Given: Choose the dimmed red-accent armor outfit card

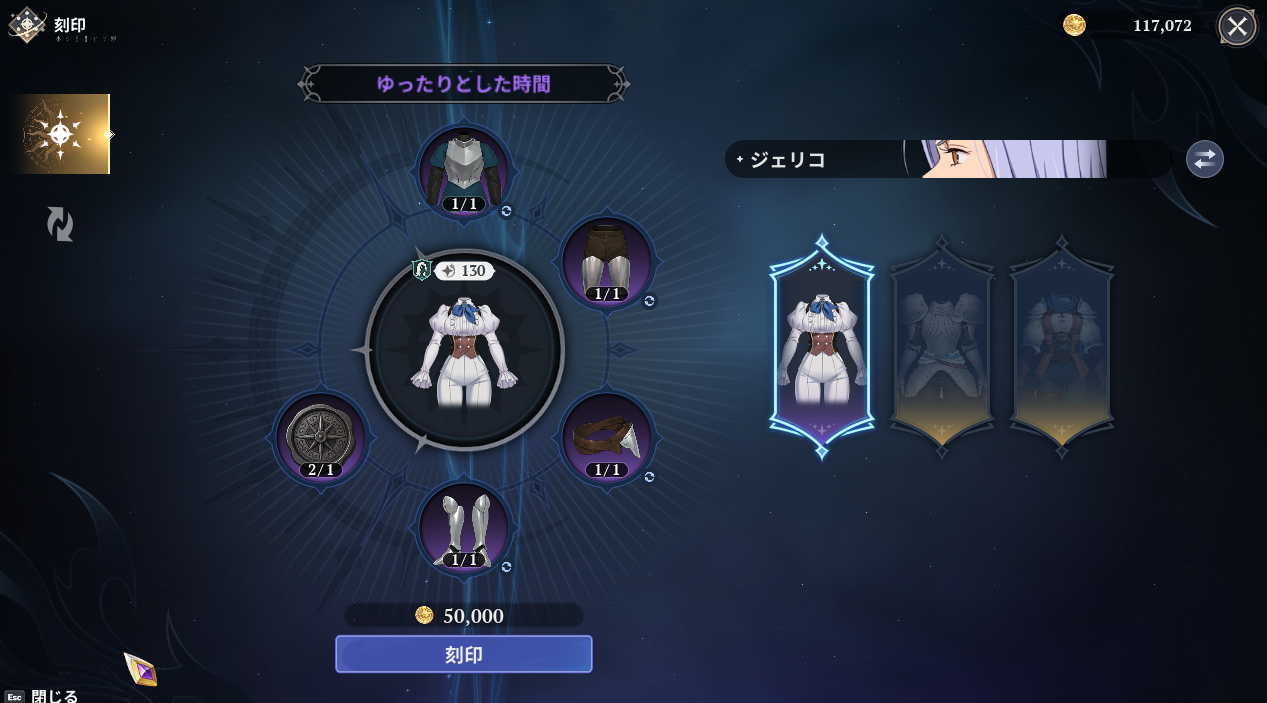Looking at the screenshot, I should (1062, 346).
